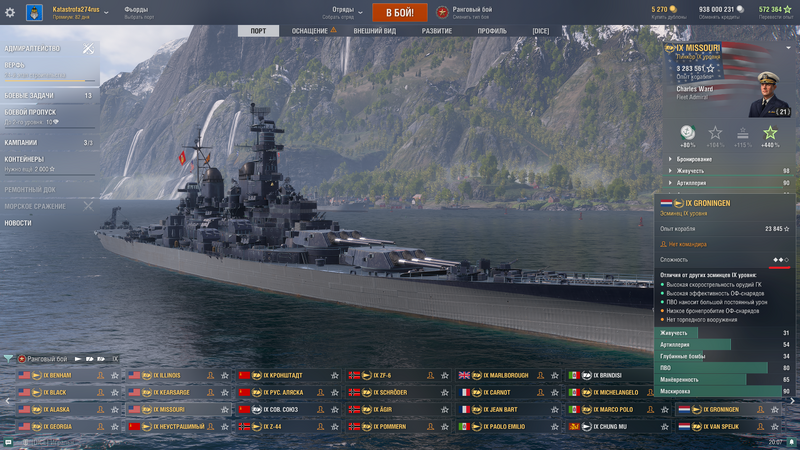Open the Внешний вид tab

point(375,31)
